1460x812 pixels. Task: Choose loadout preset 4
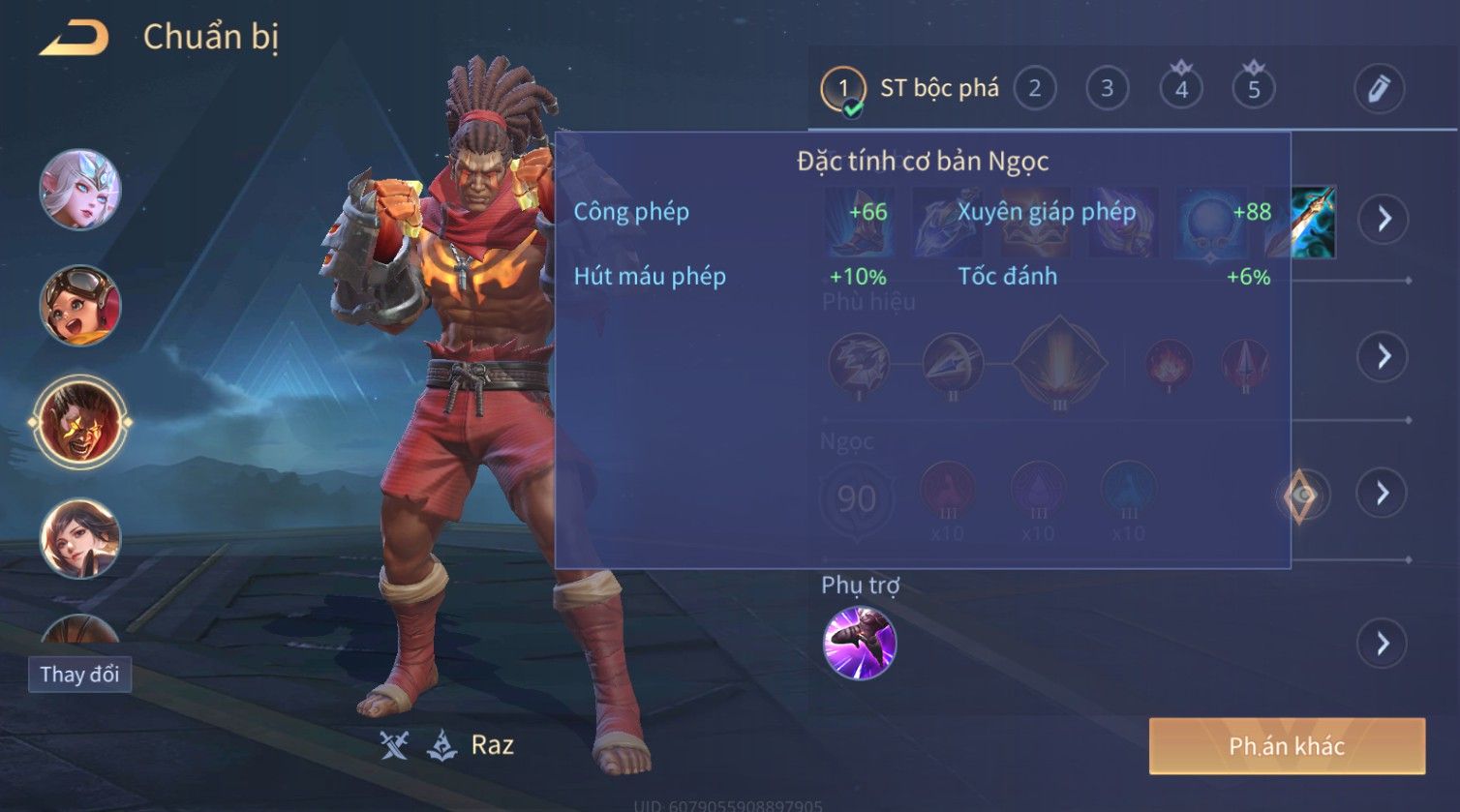(1181, 89)
